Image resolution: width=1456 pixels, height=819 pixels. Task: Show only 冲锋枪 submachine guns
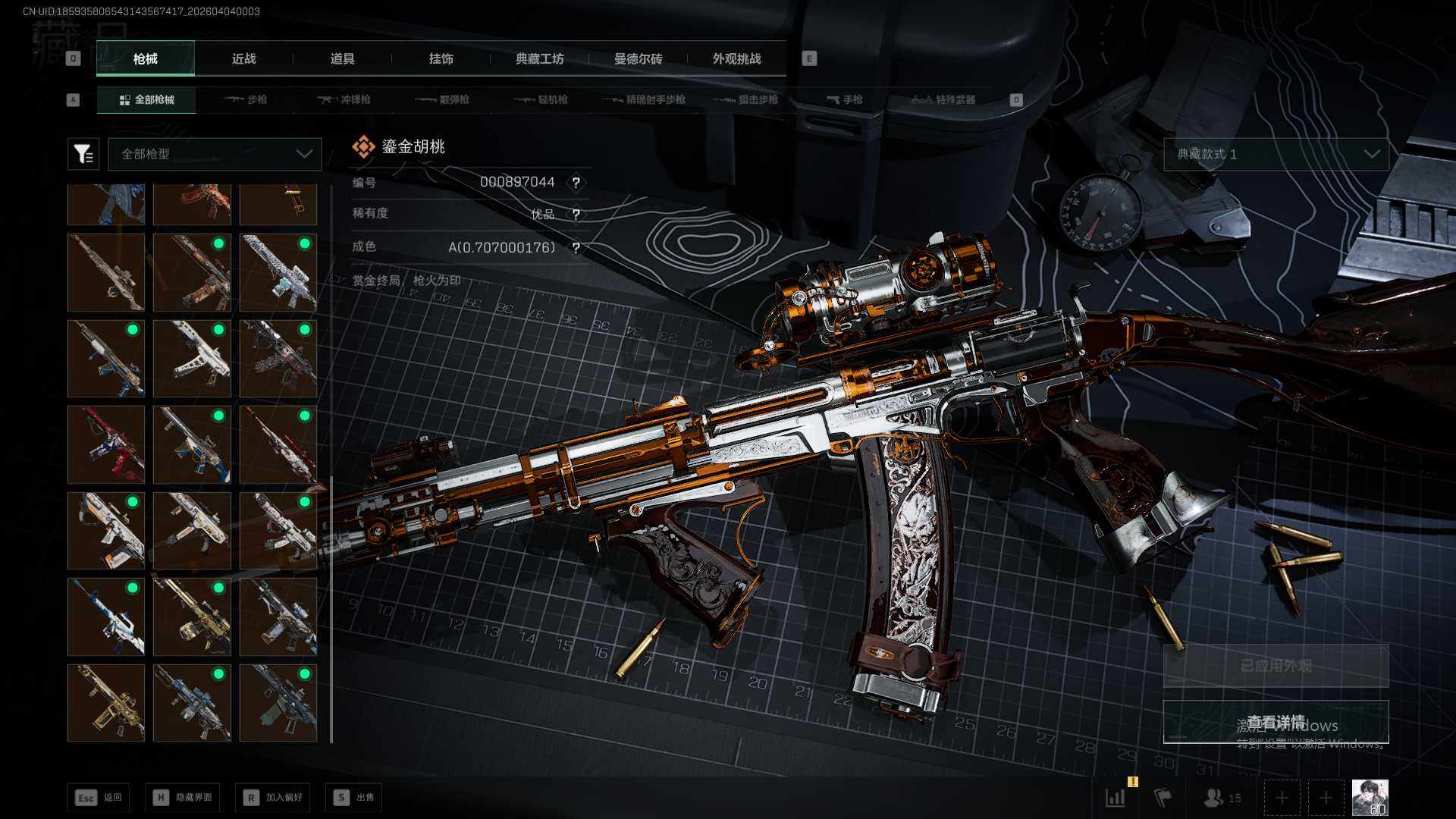tap(345, 99)
